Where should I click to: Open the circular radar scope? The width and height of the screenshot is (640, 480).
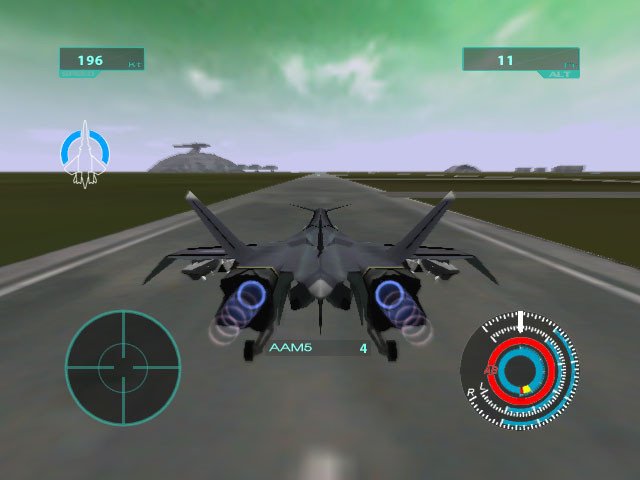point(122,367)
